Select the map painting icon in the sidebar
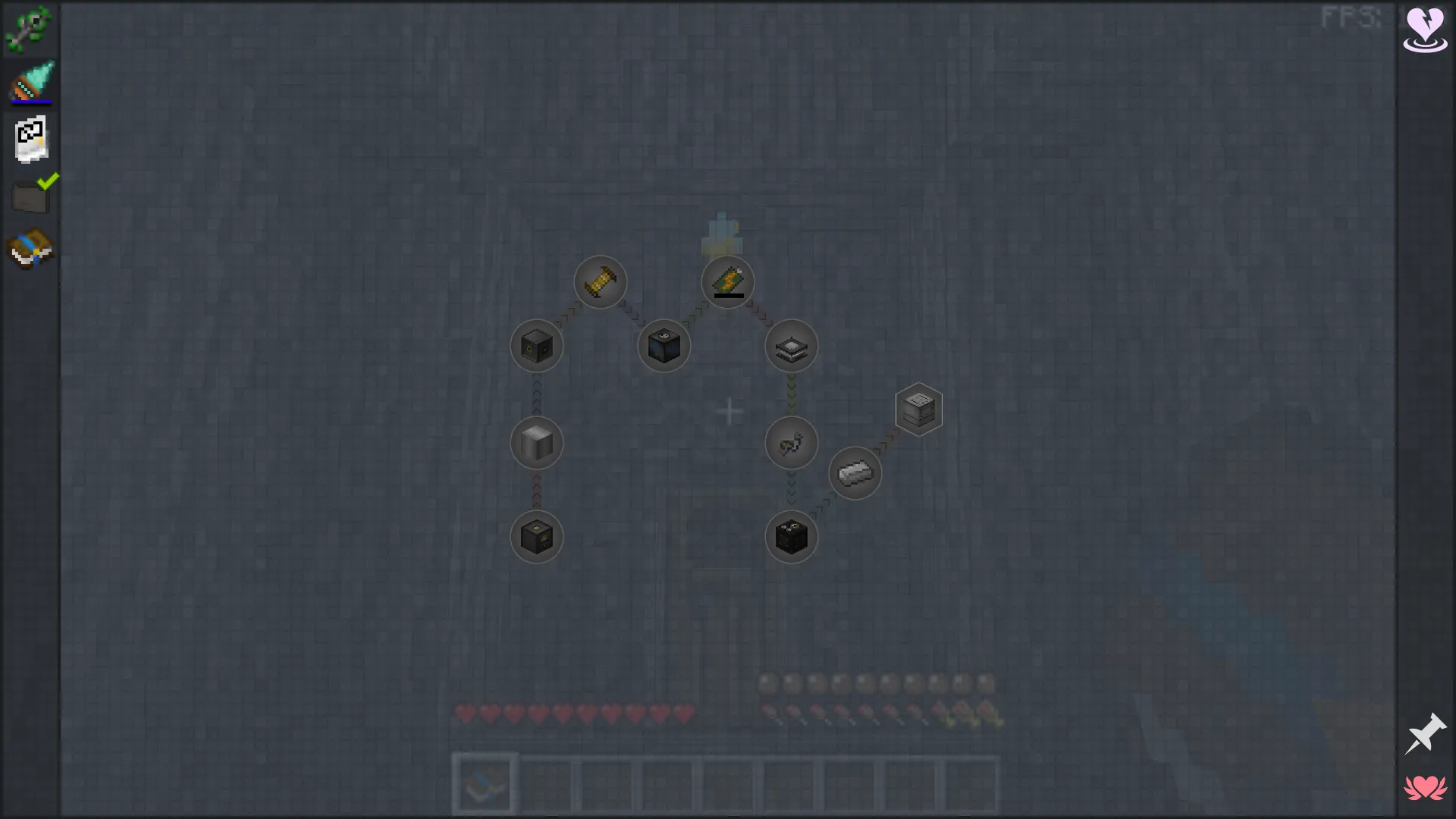This screenshot has height=819, width=1456. (30, 138)
